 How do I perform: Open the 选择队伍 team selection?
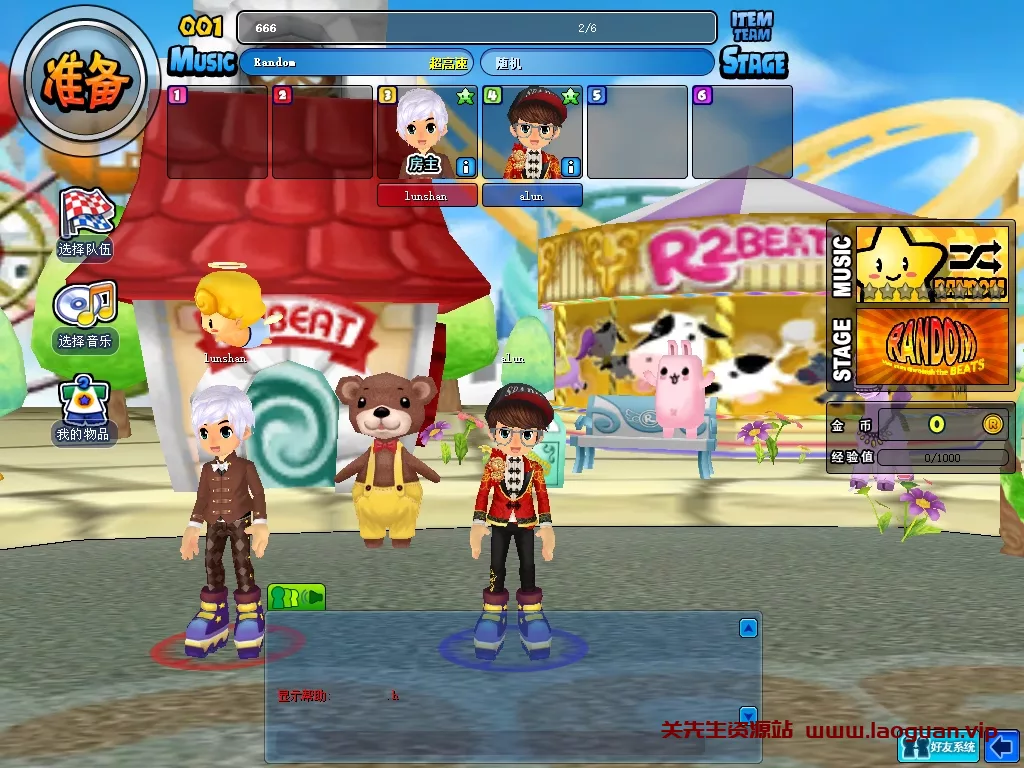click(87, 220)
